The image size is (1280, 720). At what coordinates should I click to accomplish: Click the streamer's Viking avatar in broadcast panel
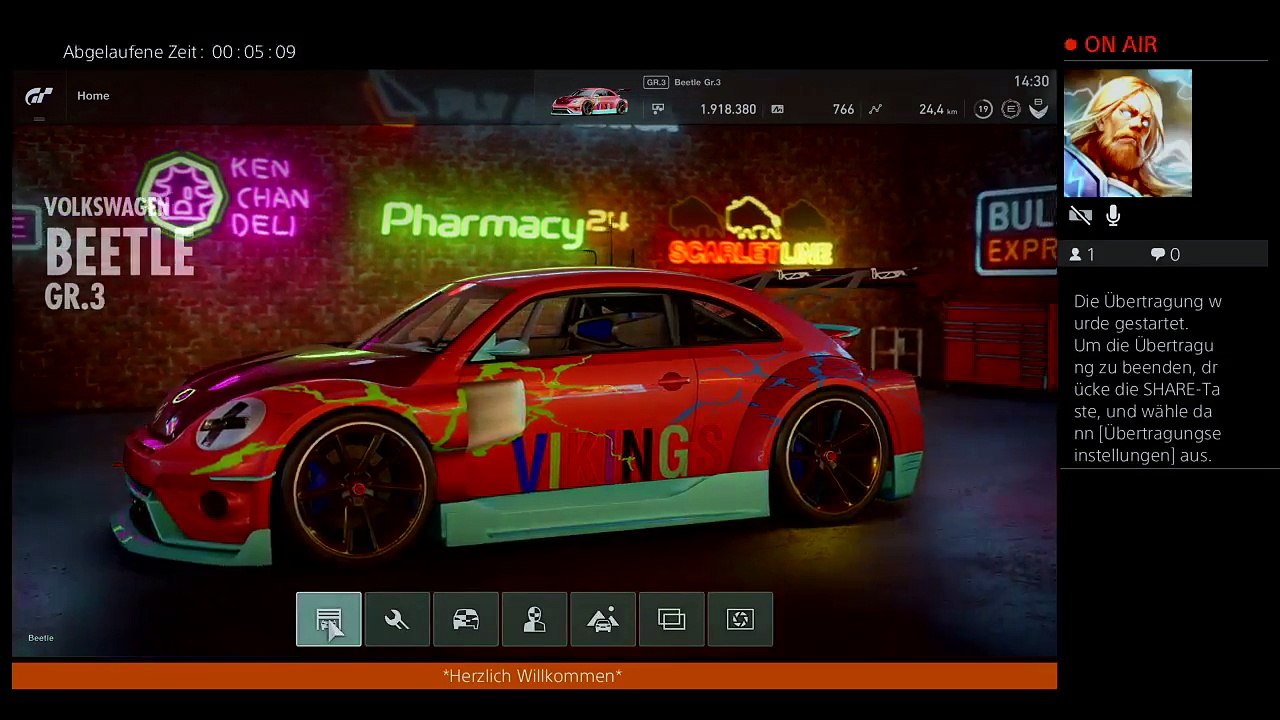[x=1127, y=133]
